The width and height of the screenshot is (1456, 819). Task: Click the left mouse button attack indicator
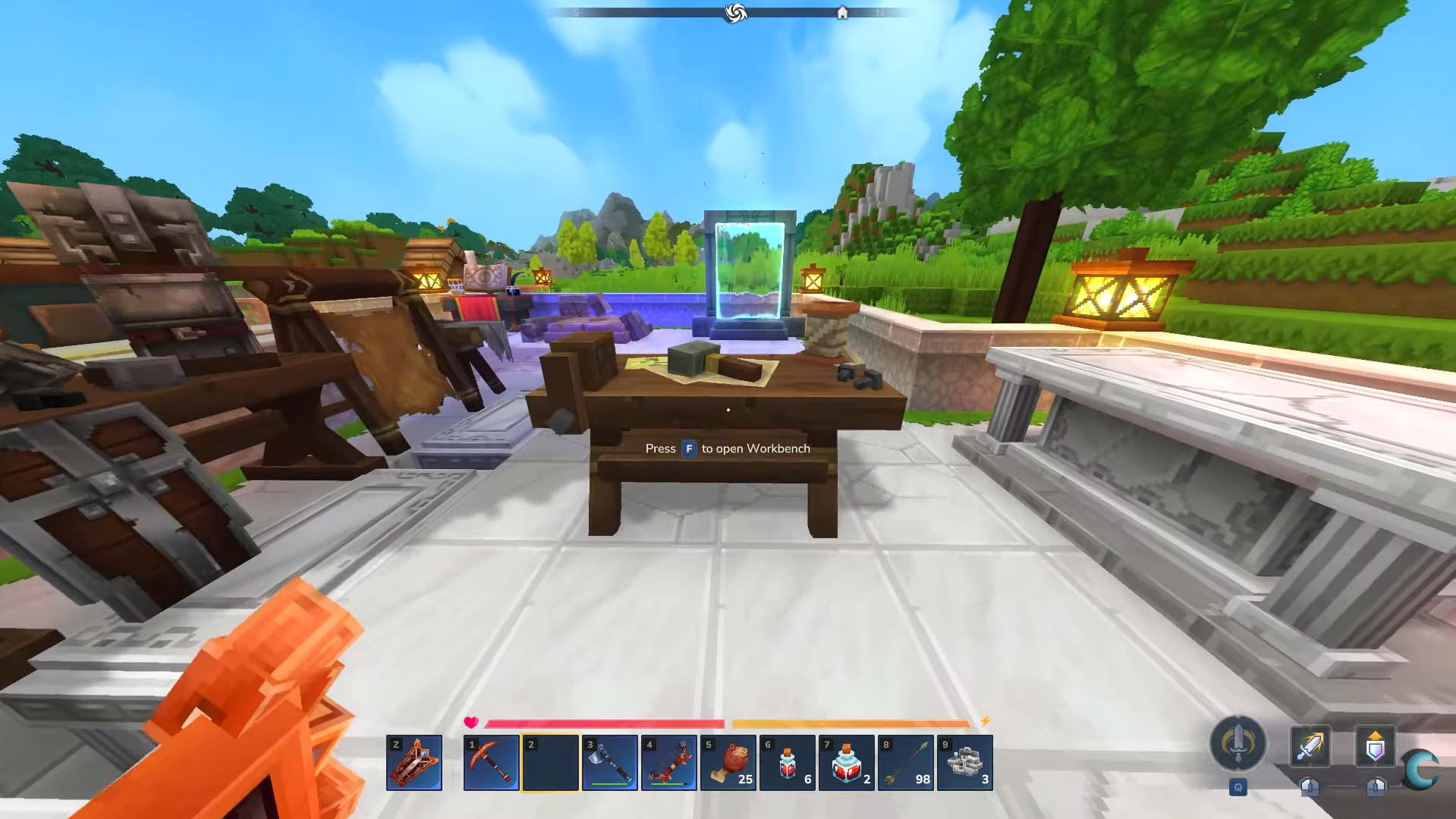(1310, 786)
